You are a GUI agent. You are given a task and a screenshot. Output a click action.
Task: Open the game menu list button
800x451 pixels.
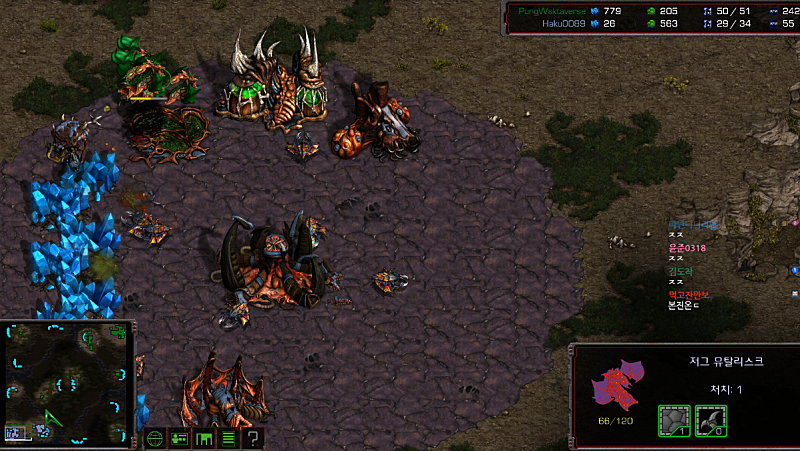pyautogui.click(x=228, y=438)
